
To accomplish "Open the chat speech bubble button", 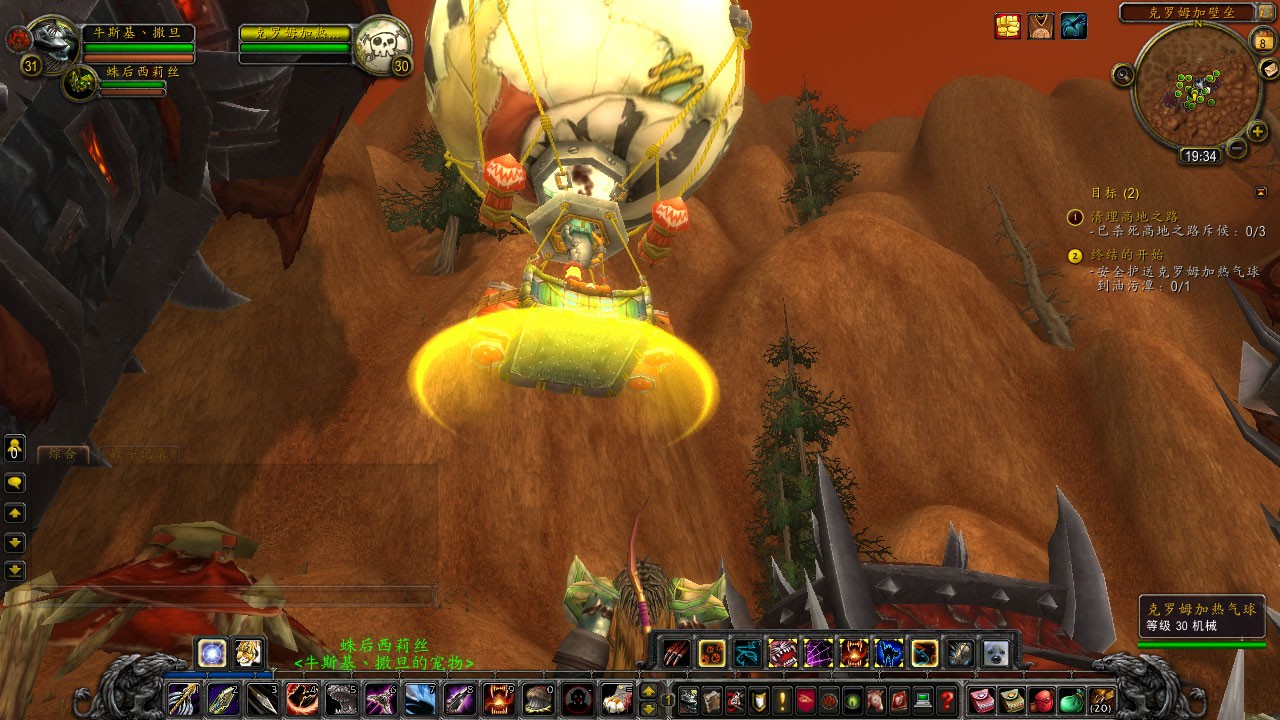I will coord(15,482).
